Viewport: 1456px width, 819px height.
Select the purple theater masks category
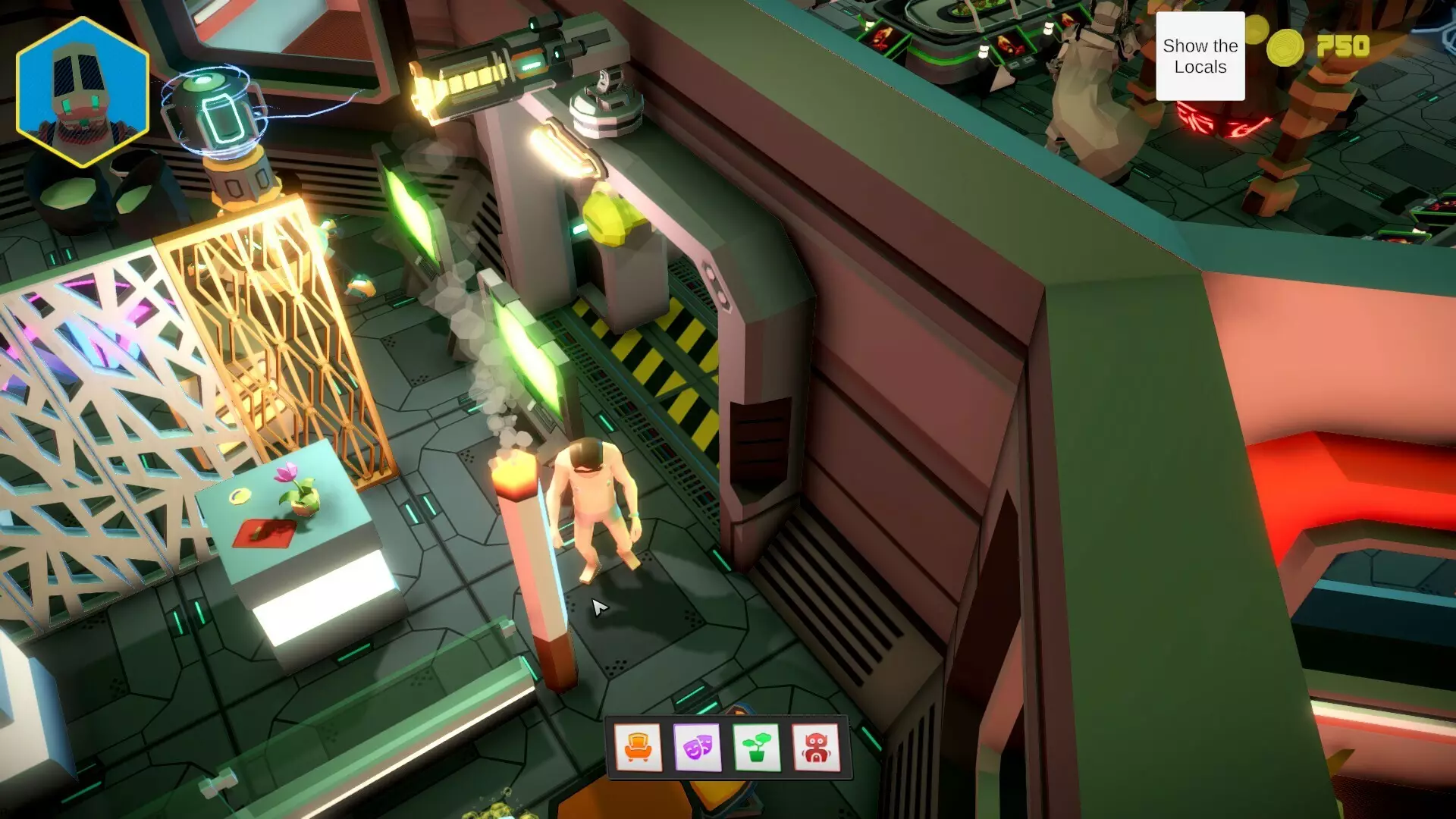click(x=697, y=748)
